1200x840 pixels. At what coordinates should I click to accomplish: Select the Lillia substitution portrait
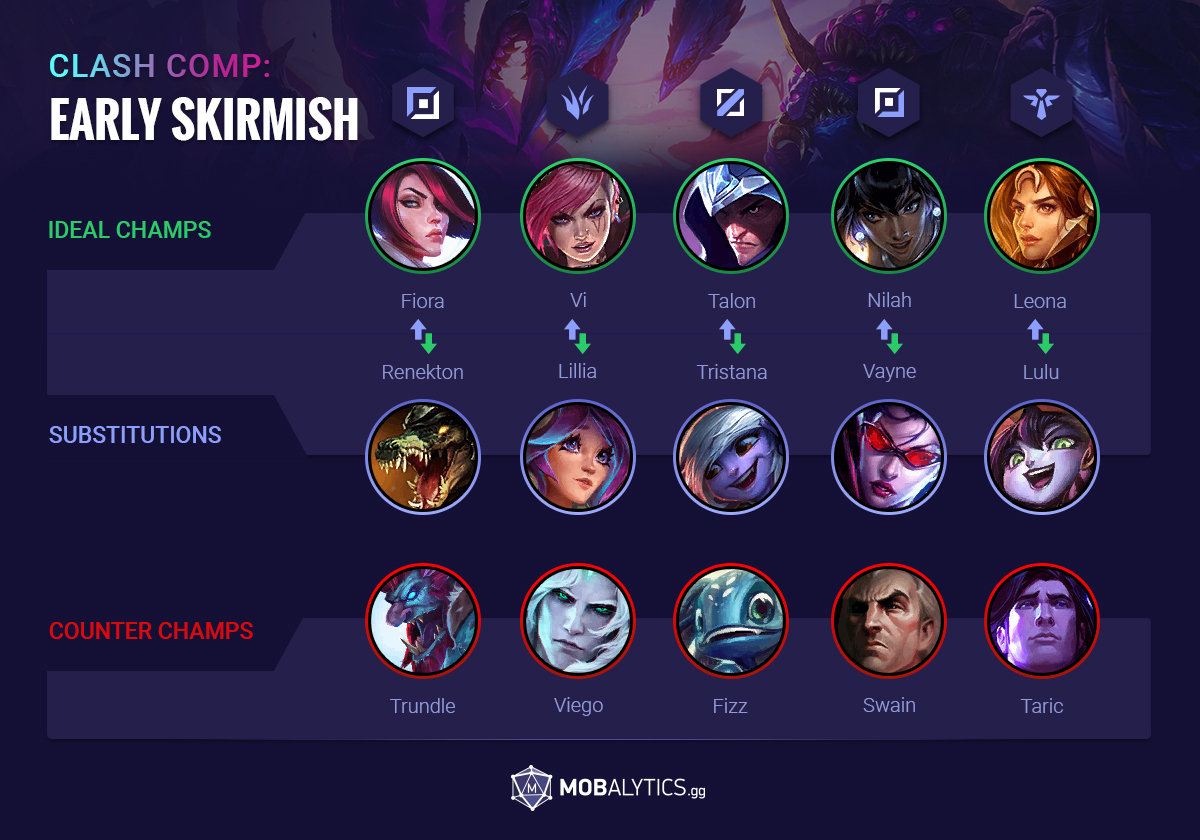(x=578, y=457)
